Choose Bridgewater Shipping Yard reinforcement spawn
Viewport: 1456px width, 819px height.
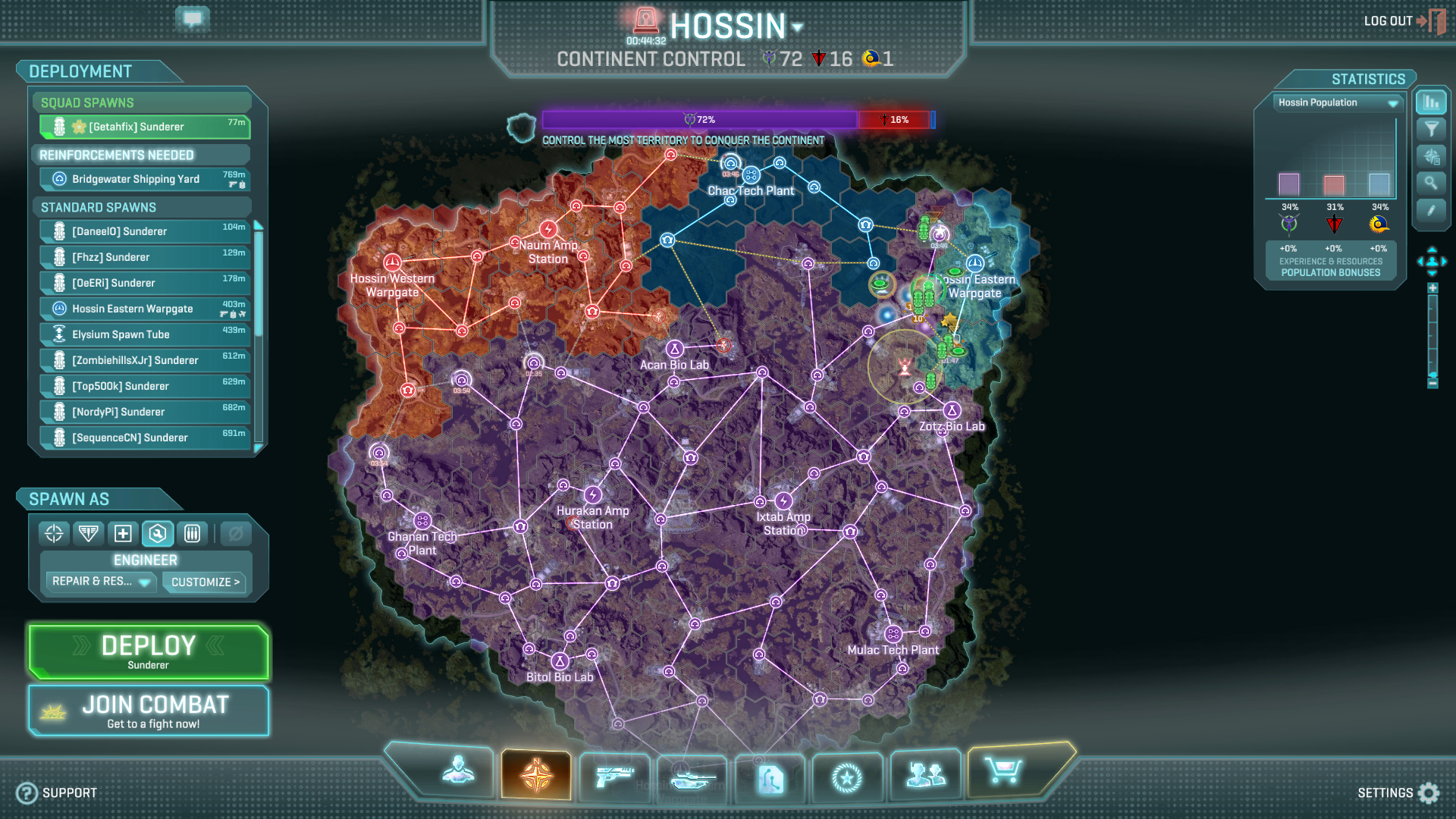click(145, 179)
